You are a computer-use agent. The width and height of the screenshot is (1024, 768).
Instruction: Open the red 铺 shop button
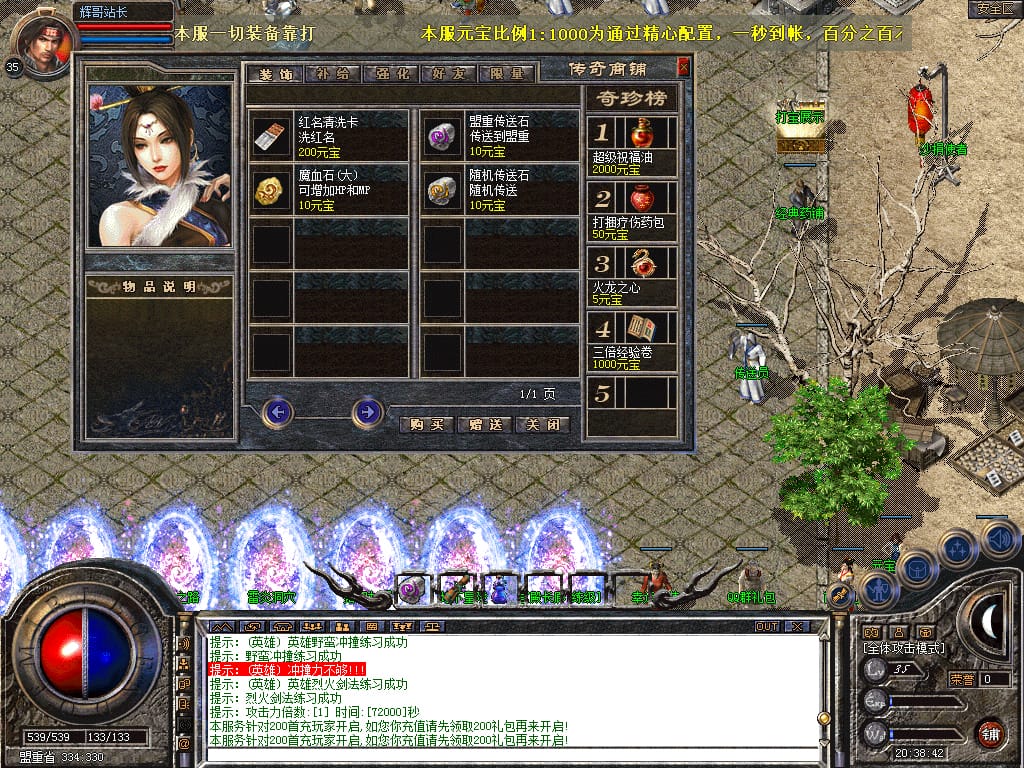(990, 732)
